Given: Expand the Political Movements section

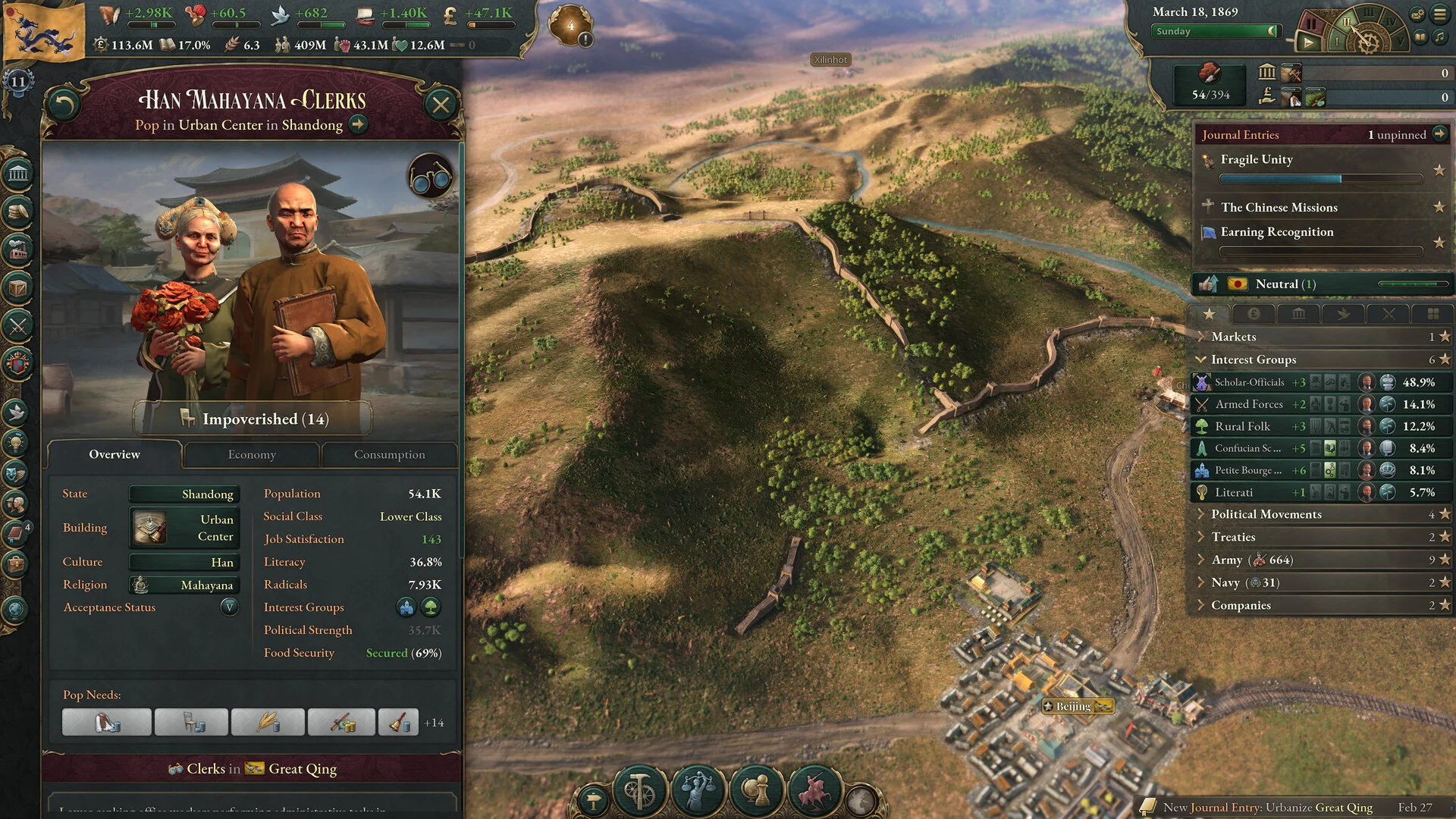Looking at the screenshot, I should (1266, 514).
